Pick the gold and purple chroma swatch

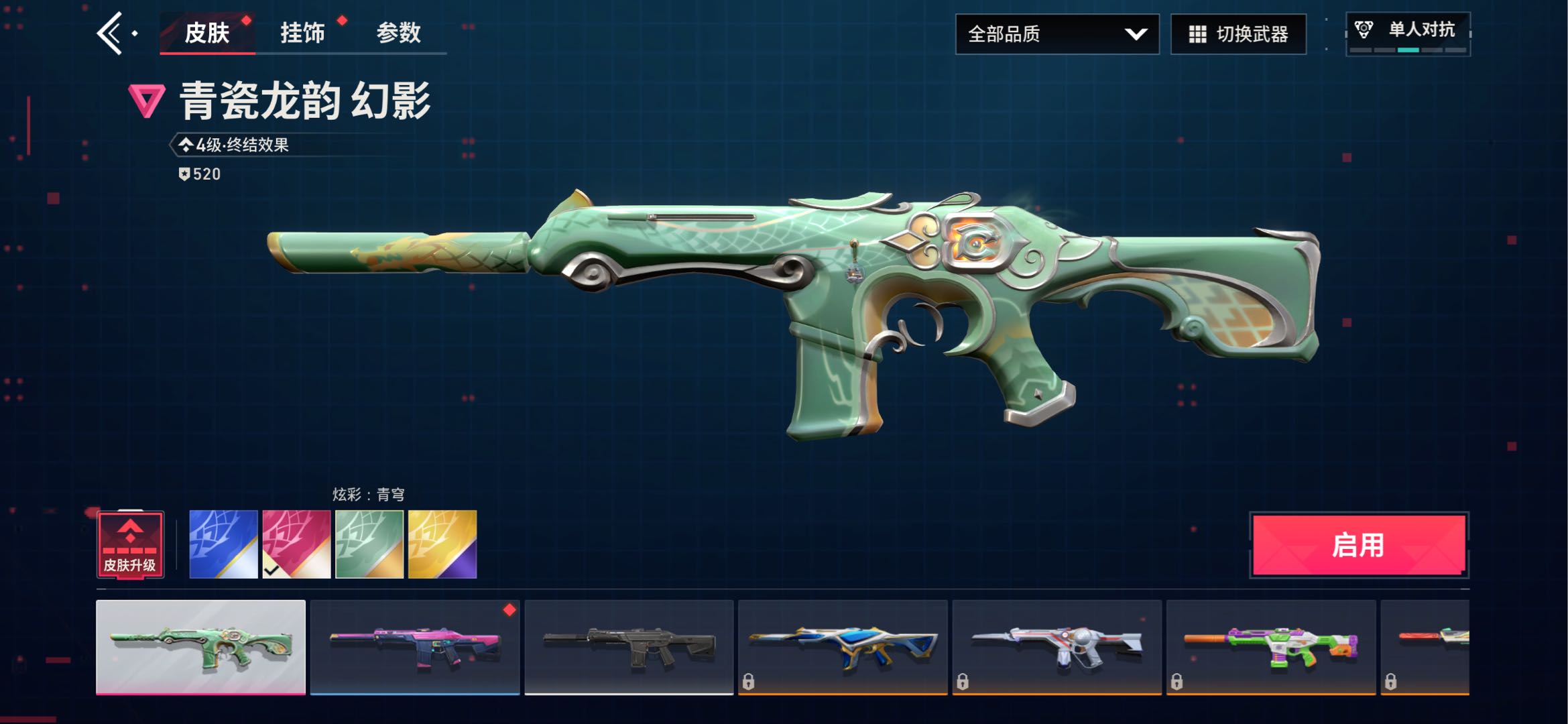(442, 544)
